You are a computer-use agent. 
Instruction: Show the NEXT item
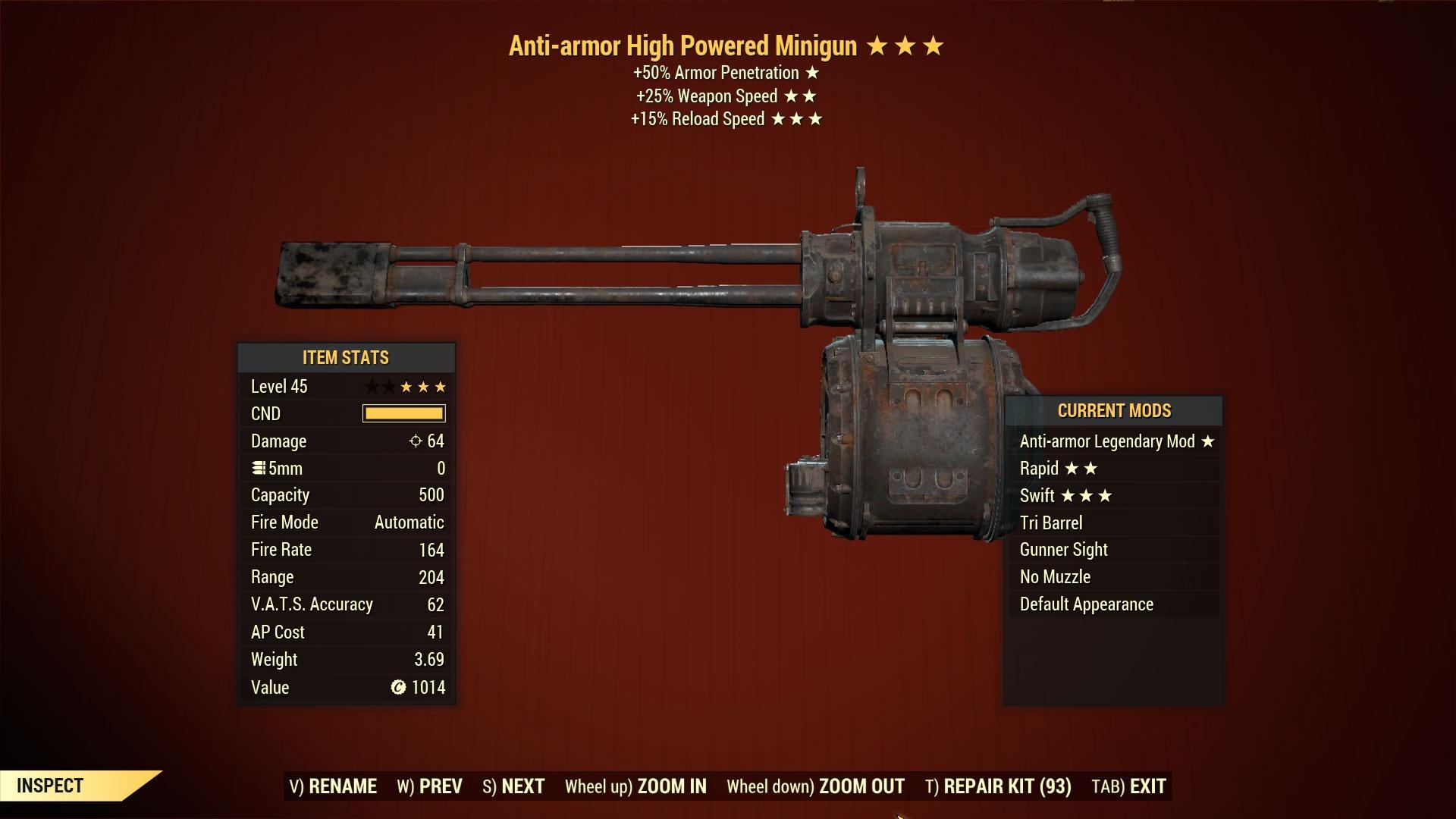[513, 786]
